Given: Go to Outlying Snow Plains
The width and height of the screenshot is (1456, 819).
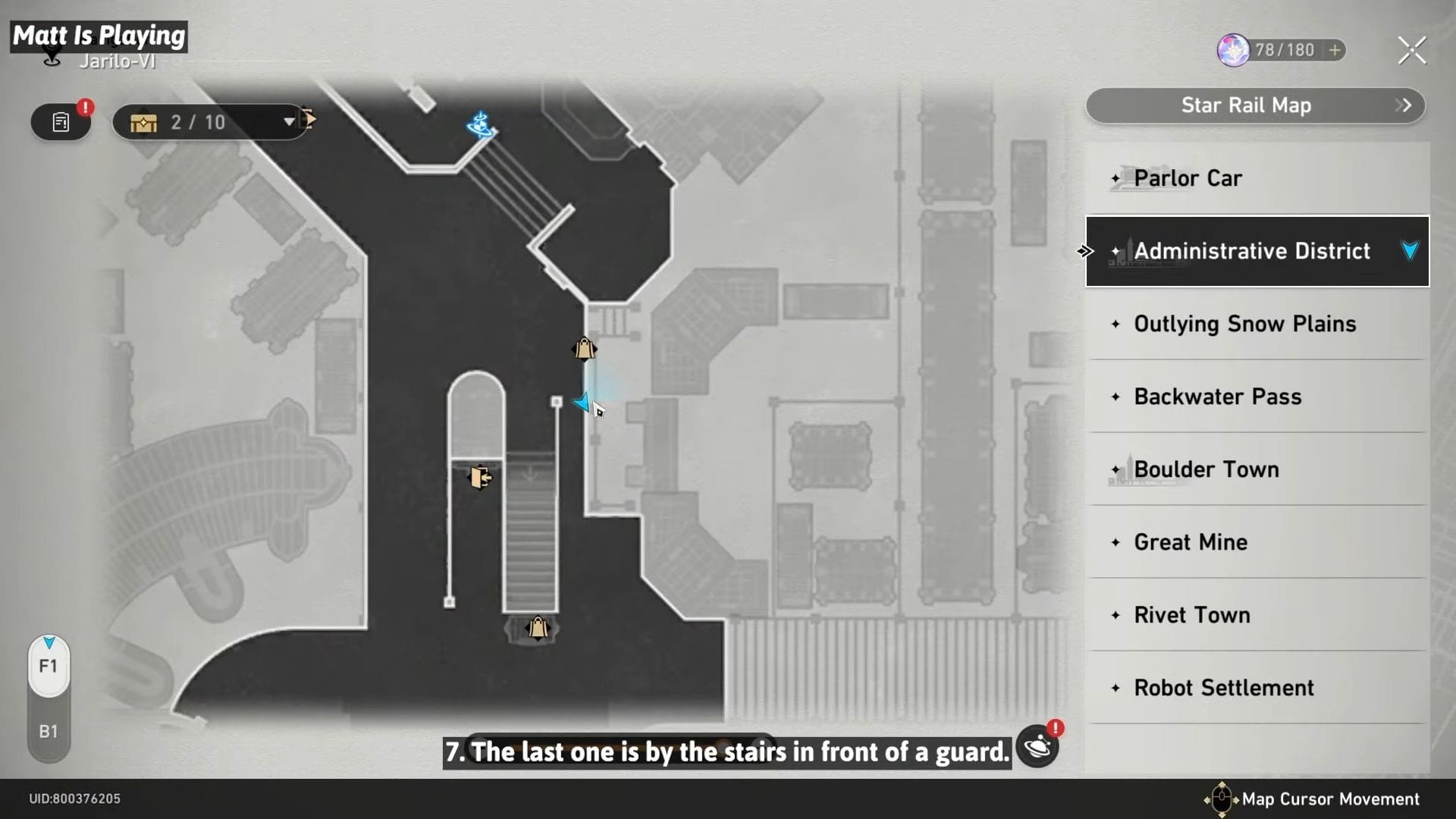Looking at the screenshot, I should pyautogui.click(x=1257, y=324).
